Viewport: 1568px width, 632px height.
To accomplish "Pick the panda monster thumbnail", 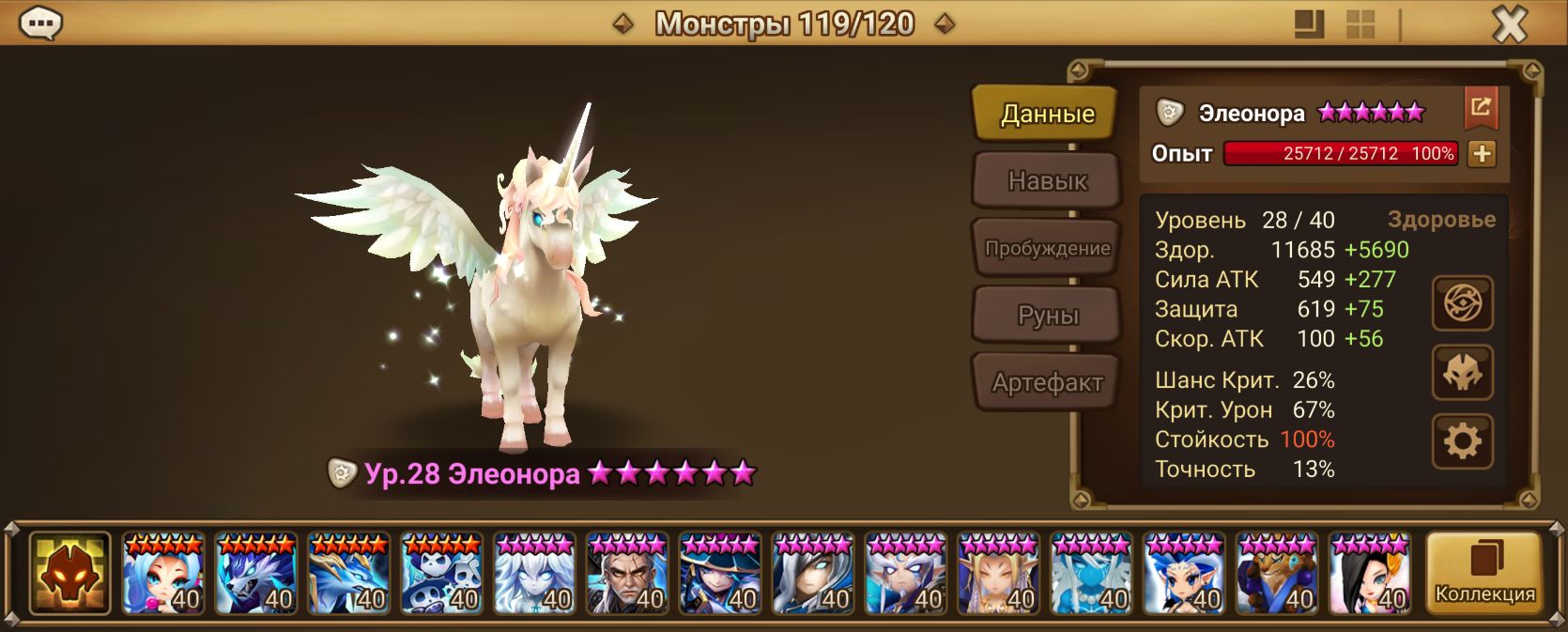I will coord(442,574).
